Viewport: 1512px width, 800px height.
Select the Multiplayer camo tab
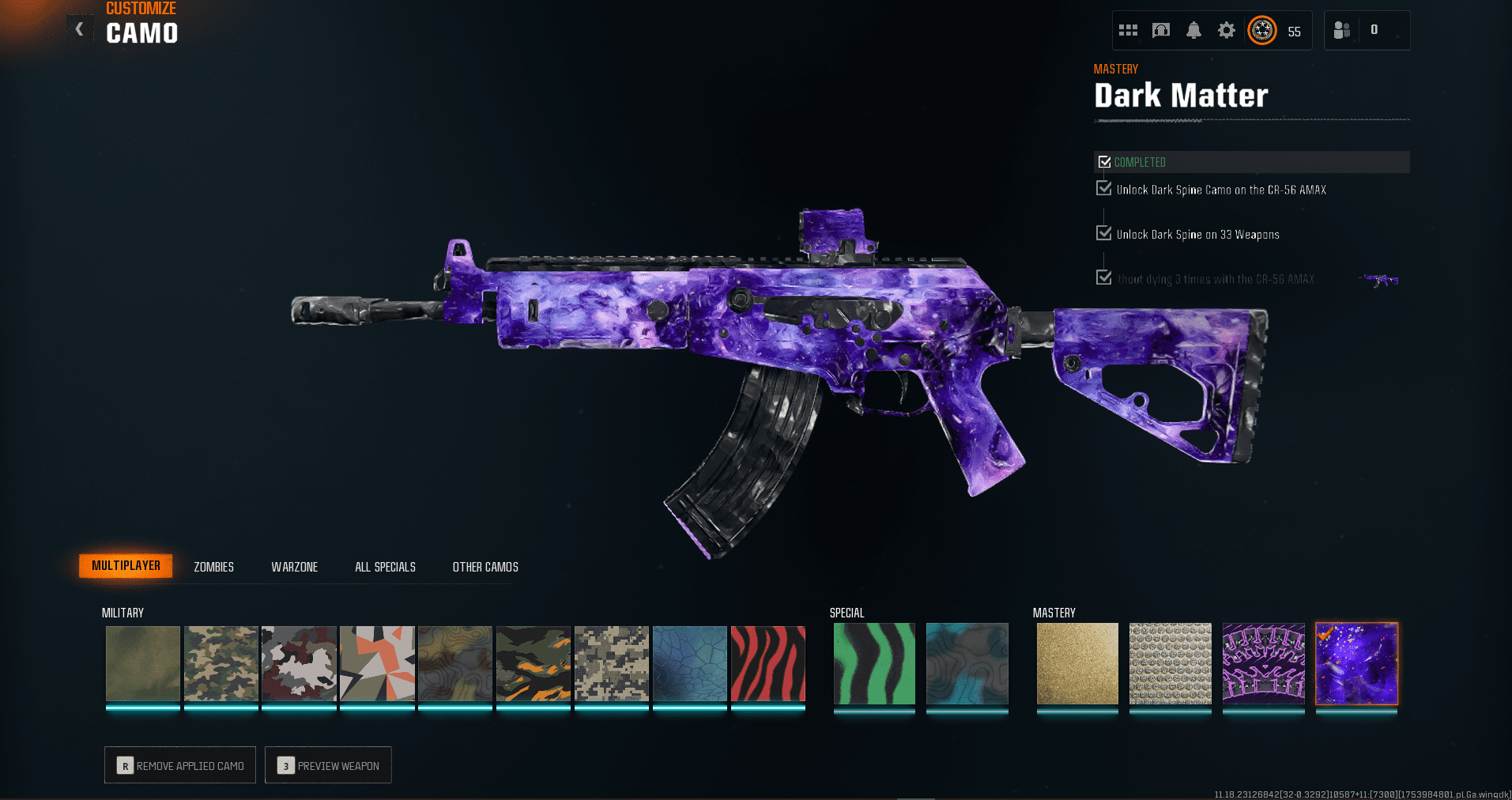126,565
